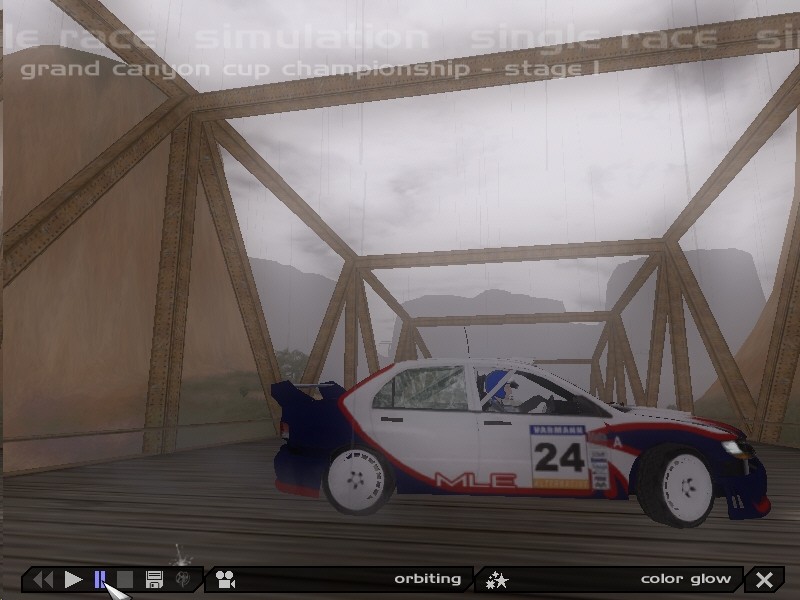The width and height of the screenshot is (800, 600).
Task: Stop the replay playback
Action: (125, 579)
